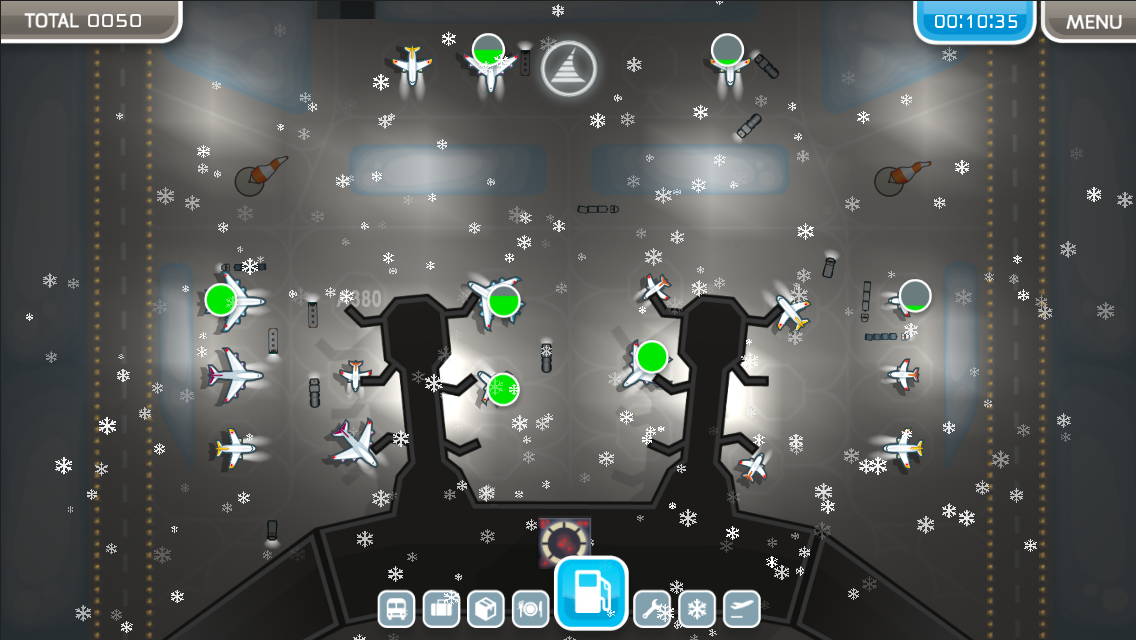The width and height of the screenshot is (1136, 640).
Task: Choose the snowflake de-icing service
Action: coord(697,608)
